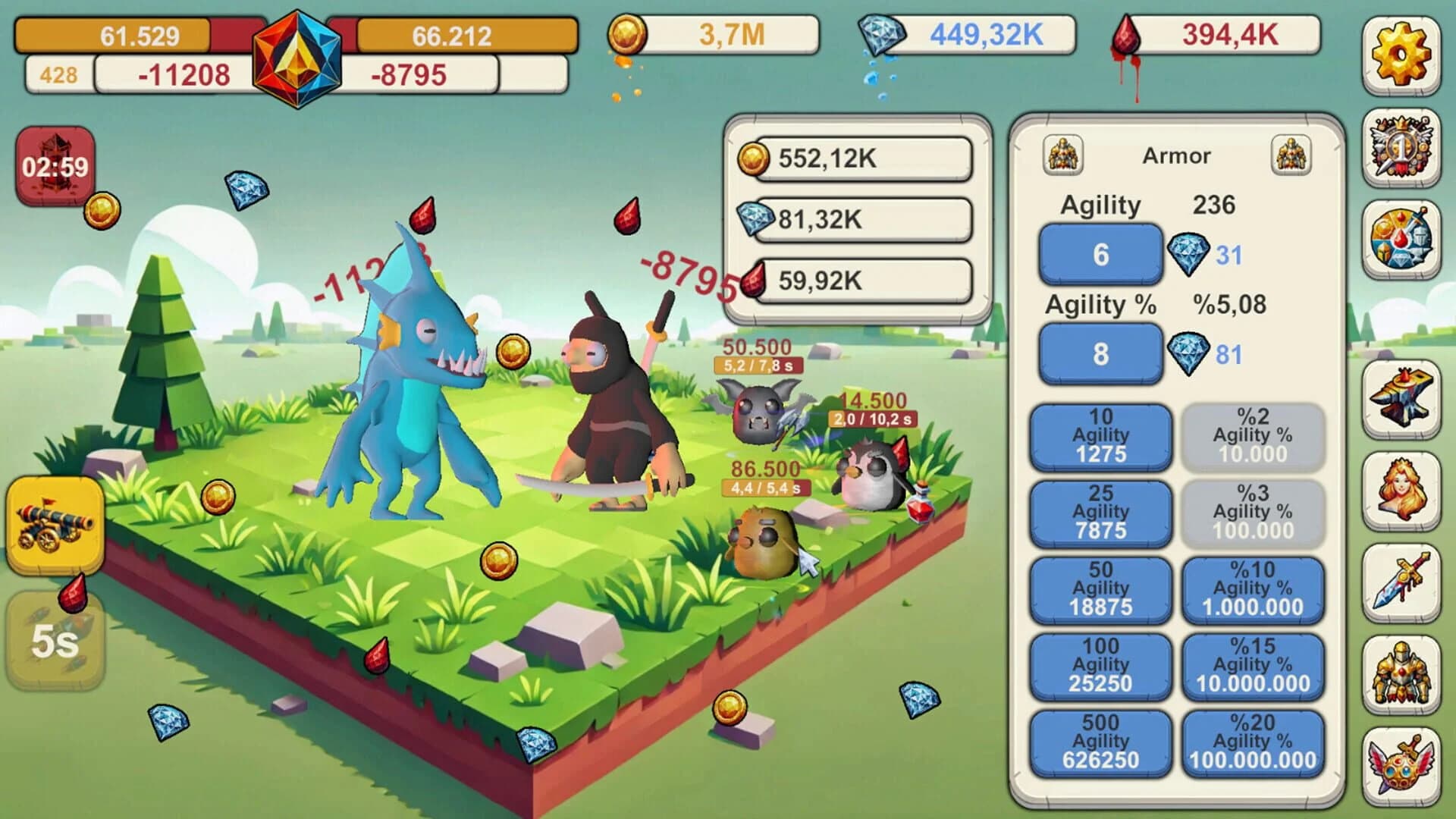Screen dimensions: 1456x819
Task: Click the armor icon left of the Armor title
Action: [1065, 155]
